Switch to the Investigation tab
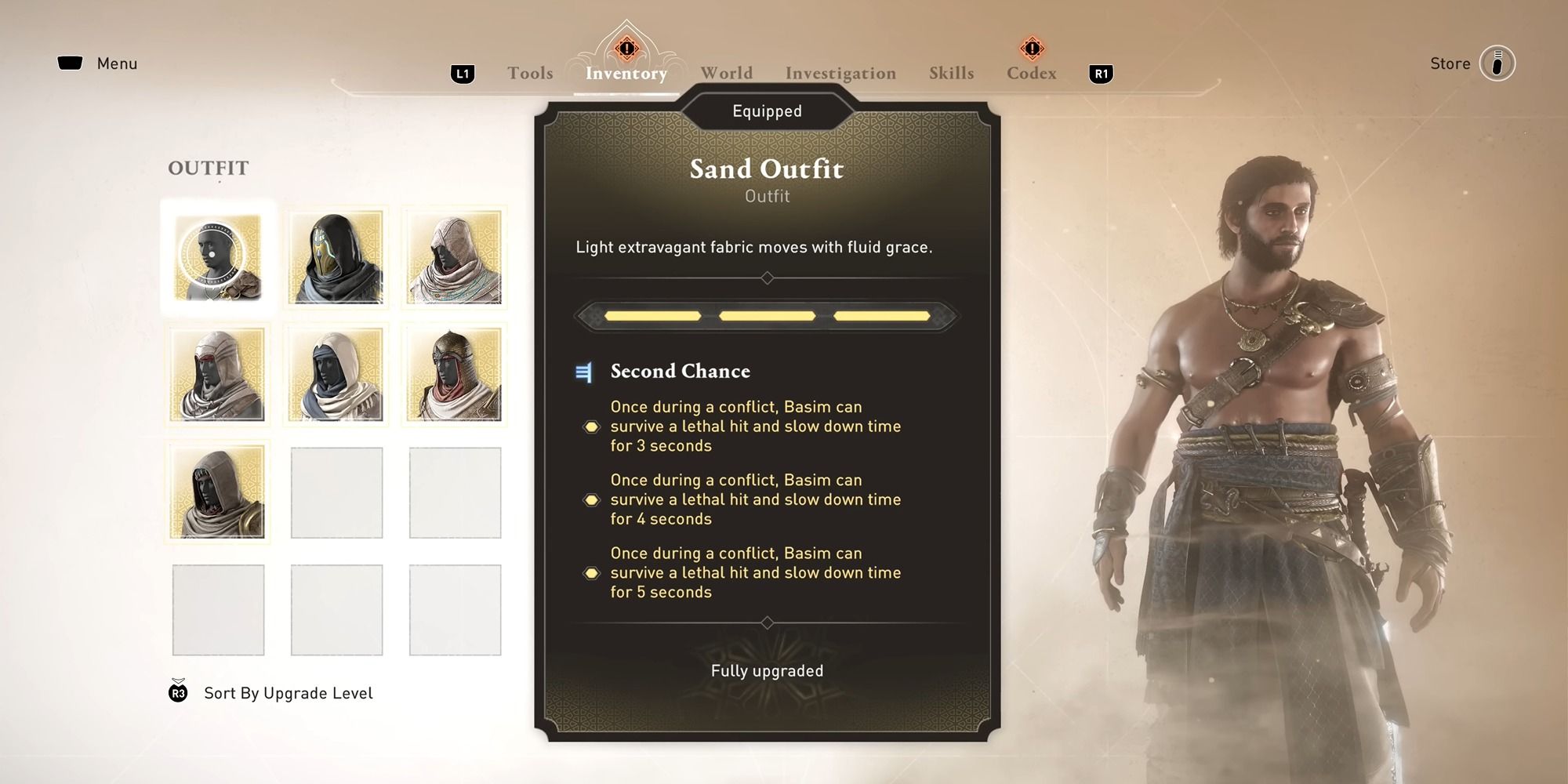The image size is (1568, 784). tap(840, 72)
